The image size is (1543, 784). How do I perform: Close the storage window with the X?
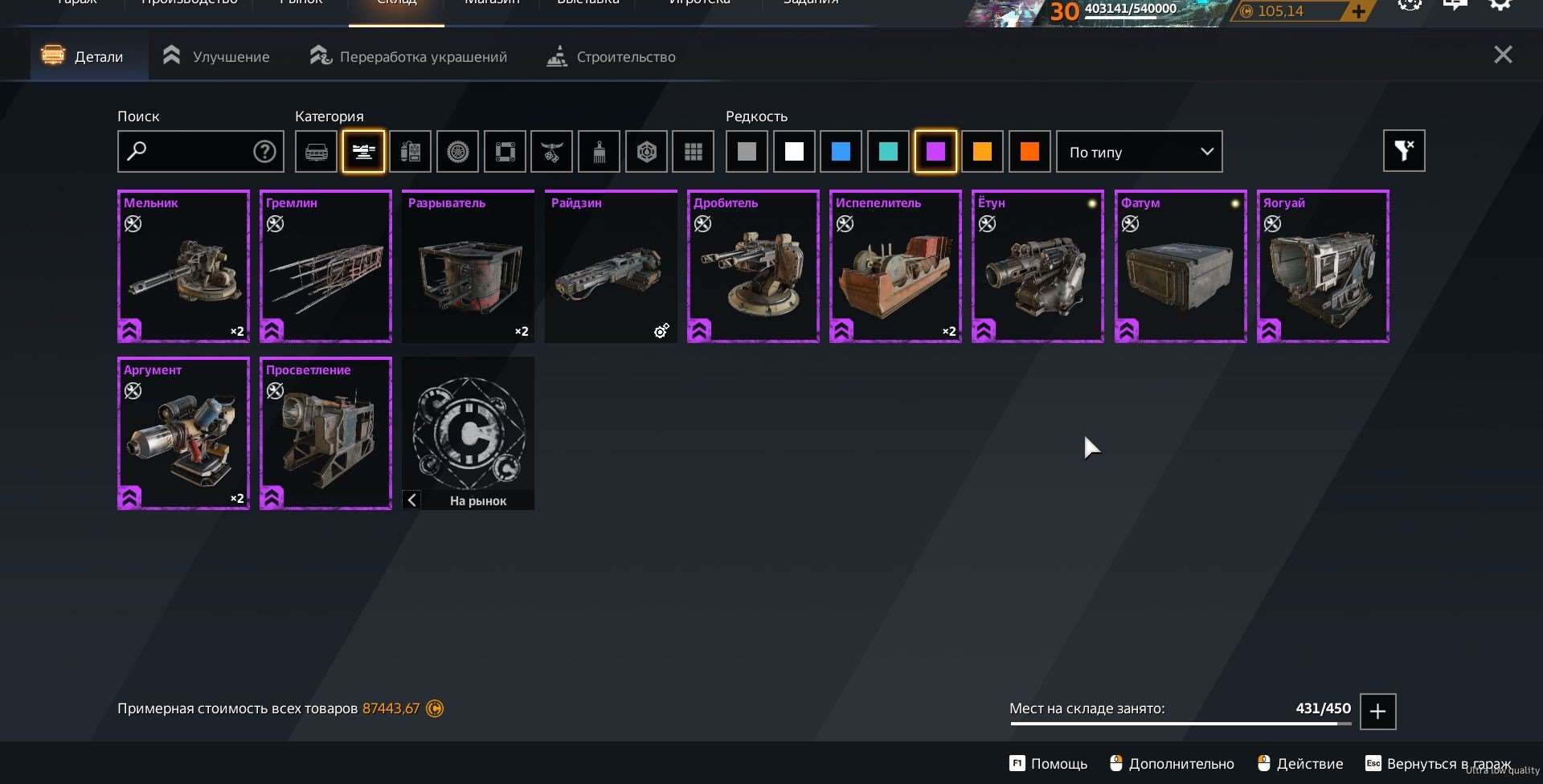tap(1502, 55)
